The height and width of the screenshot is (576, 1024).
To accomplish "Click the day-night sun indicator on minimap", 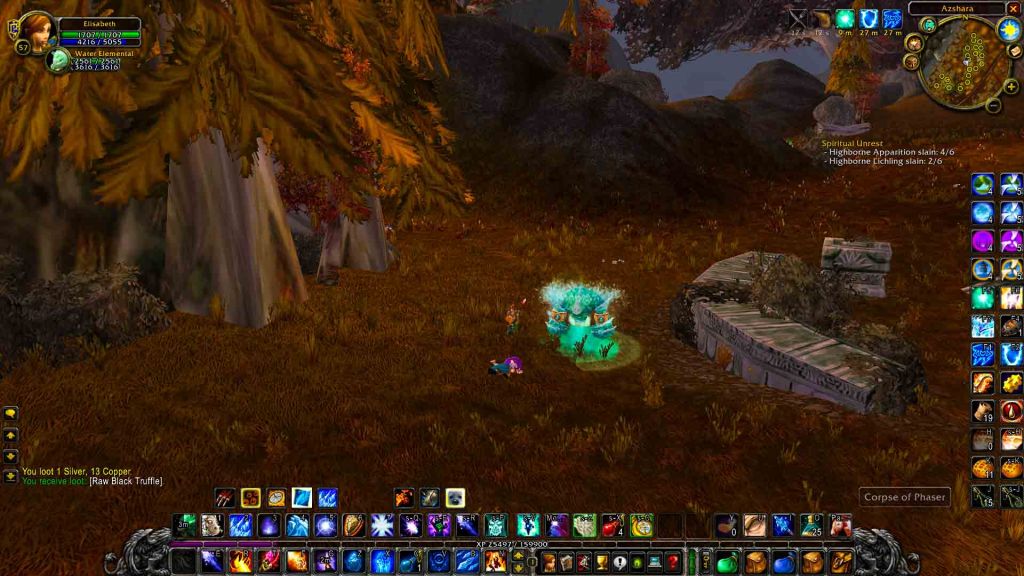I will [1006, 29].
